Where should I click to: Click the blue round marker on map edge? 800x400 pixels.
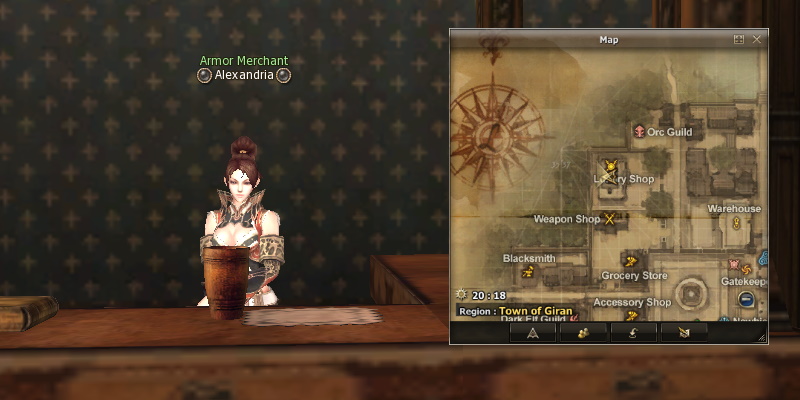pyautogui.click(x=746, y=299)
